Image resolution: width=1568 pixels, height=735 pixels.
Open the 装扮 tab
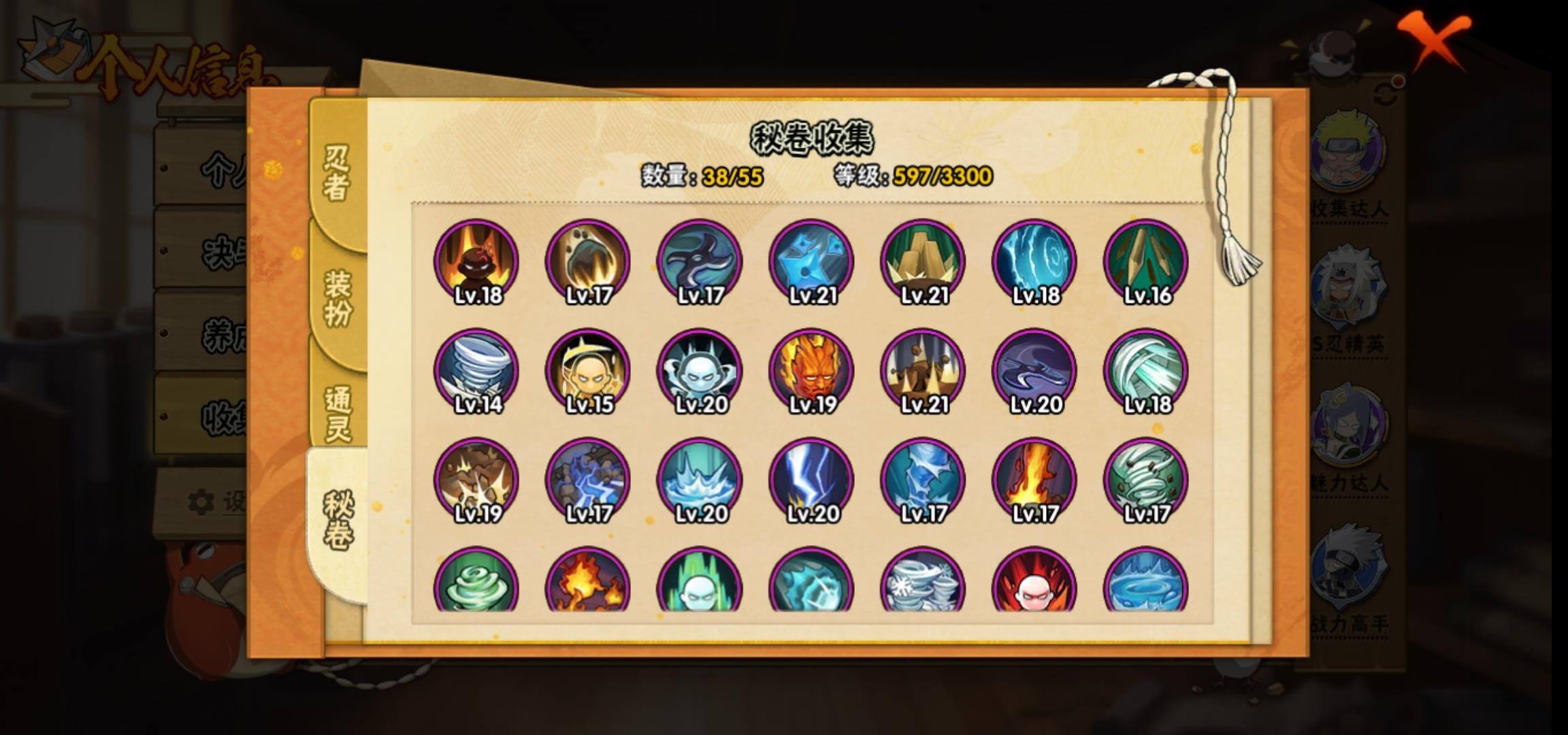[338, 298]
